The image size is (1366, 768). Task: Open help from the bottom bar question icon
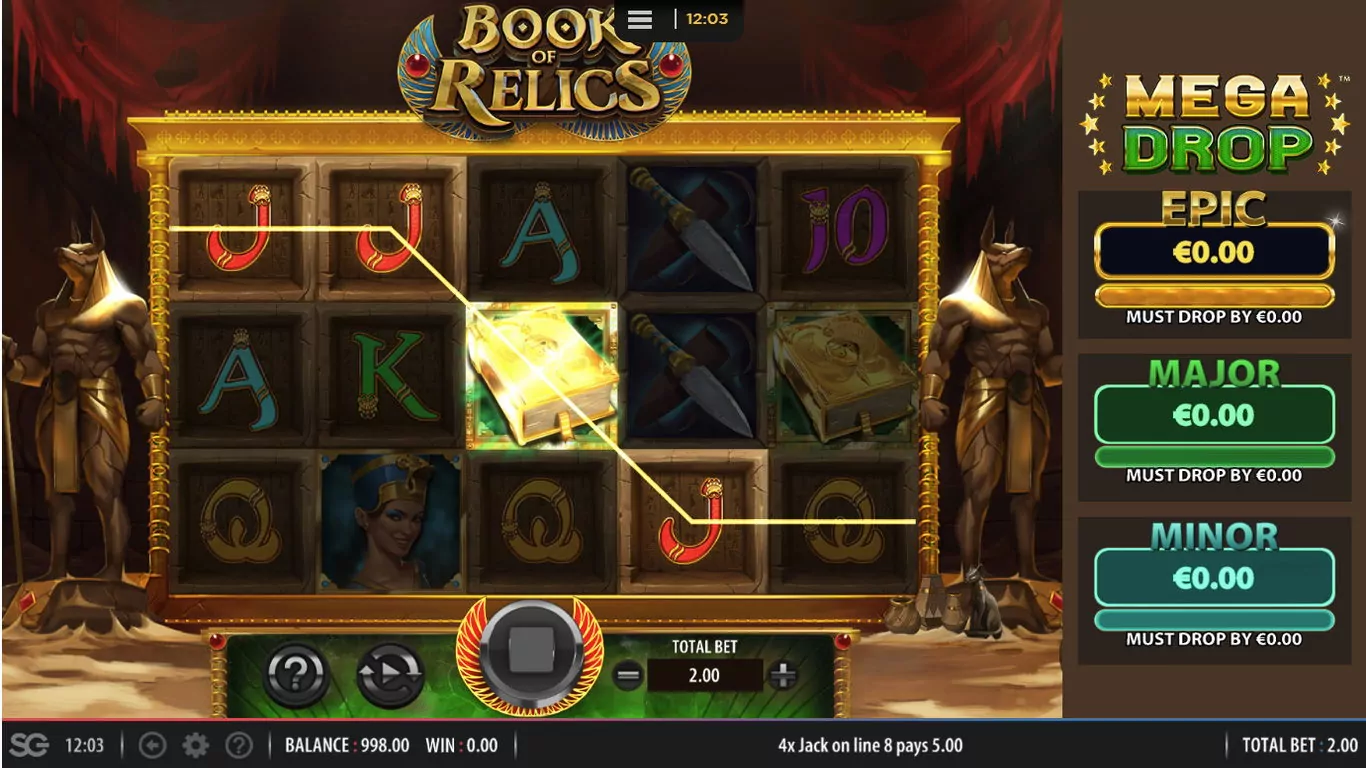[238, 745]
